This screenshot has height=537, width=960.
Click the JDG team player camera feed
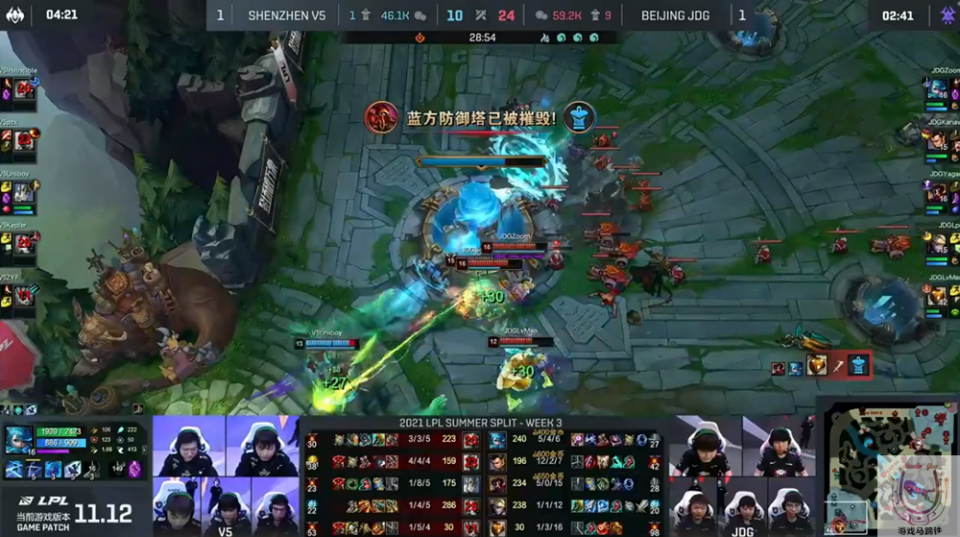[x=742, y=475]
